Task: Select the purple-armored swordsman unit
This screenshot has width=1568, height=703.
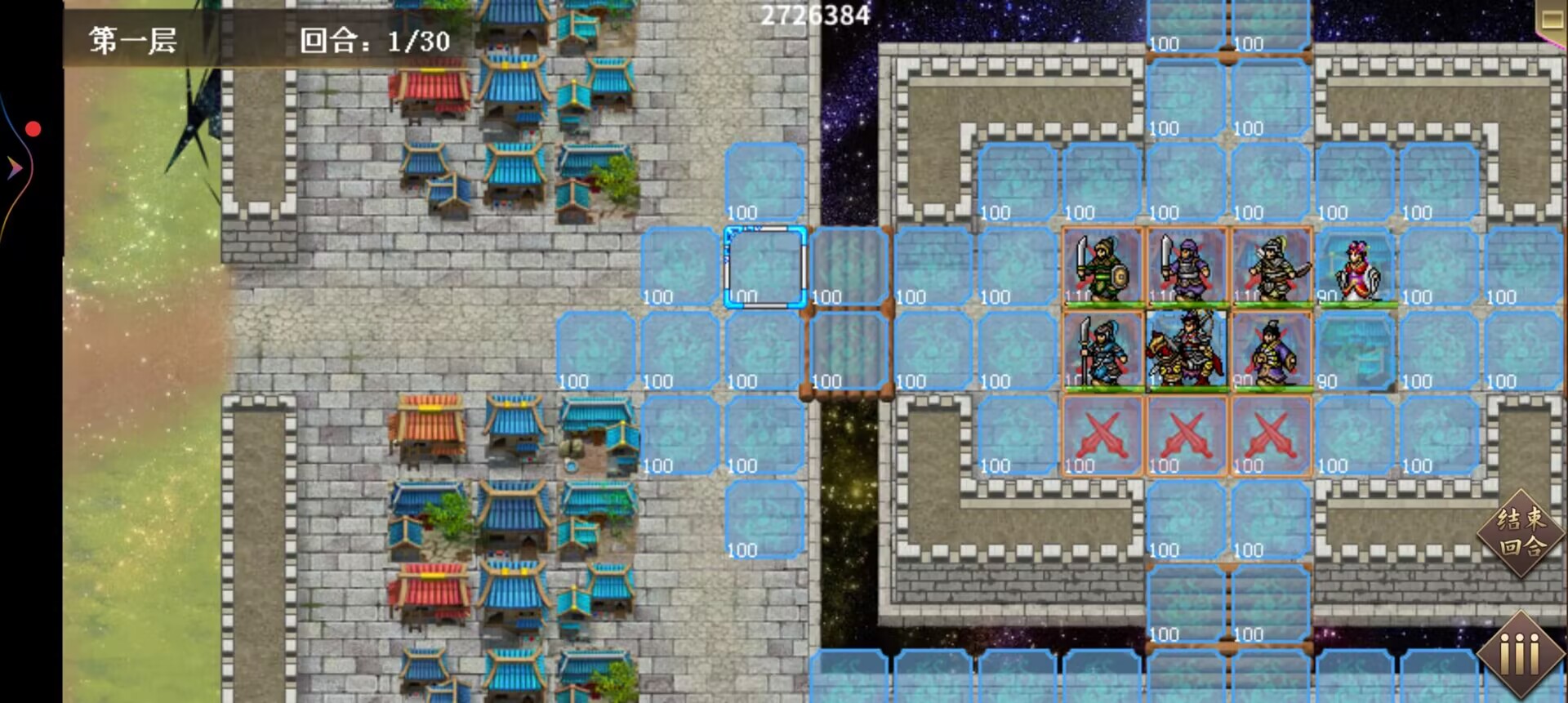Action: 1186,267
